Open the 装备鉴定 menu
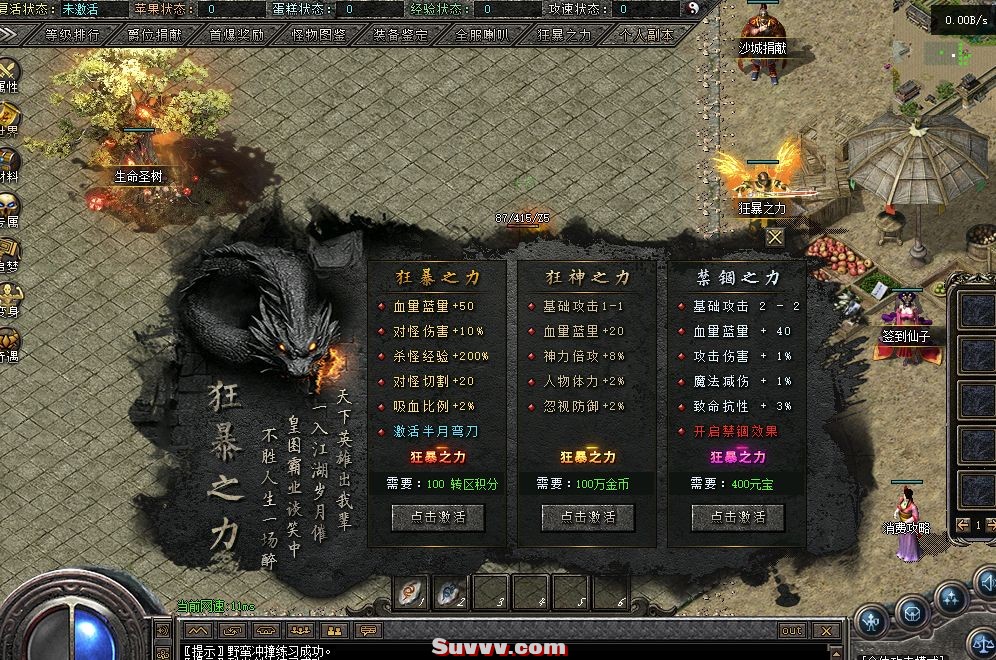The image size is (996, 660). coord(400,34)
